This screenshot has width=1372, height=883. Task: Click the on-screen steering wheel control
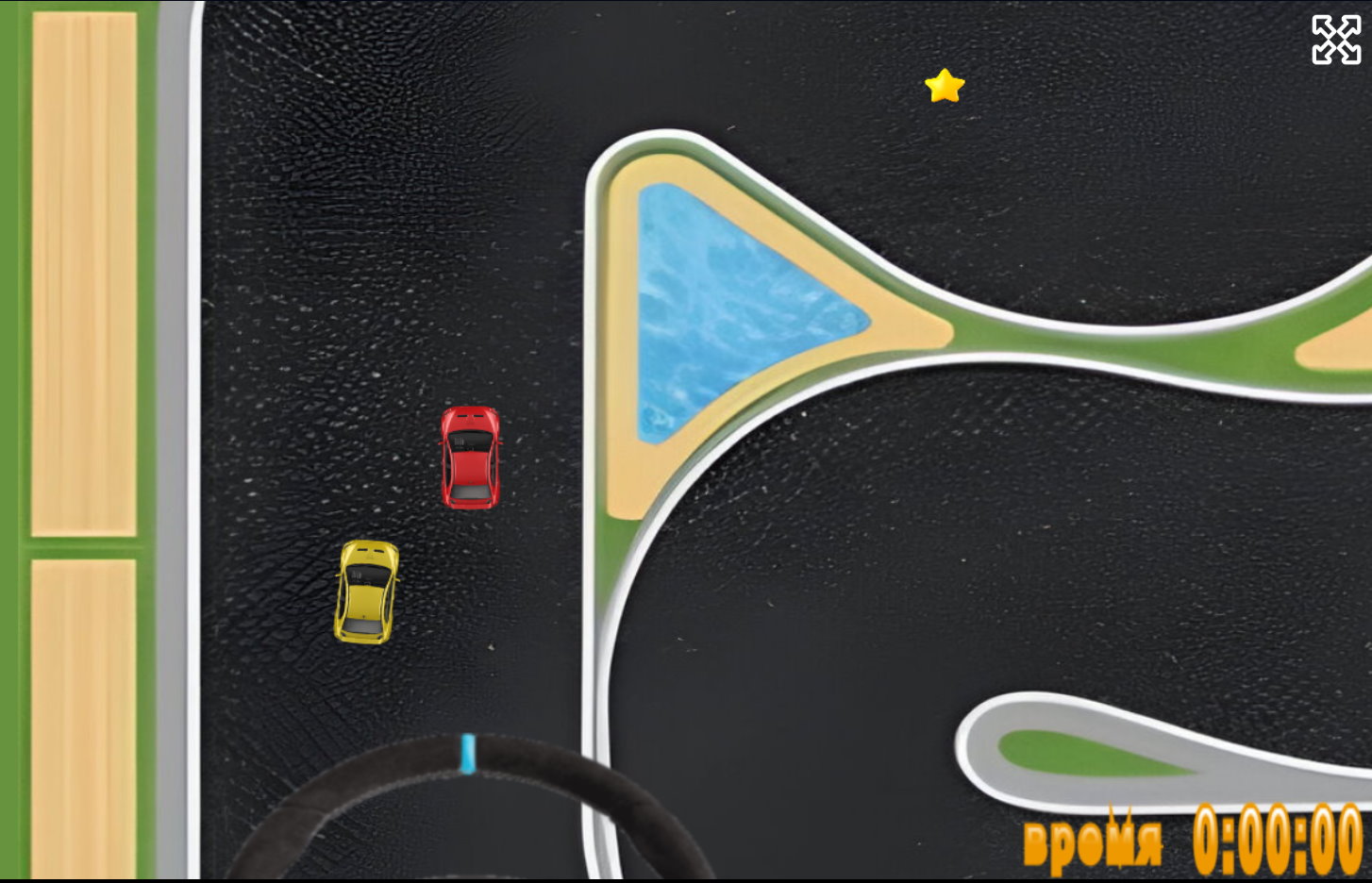[x=469, y=809]
